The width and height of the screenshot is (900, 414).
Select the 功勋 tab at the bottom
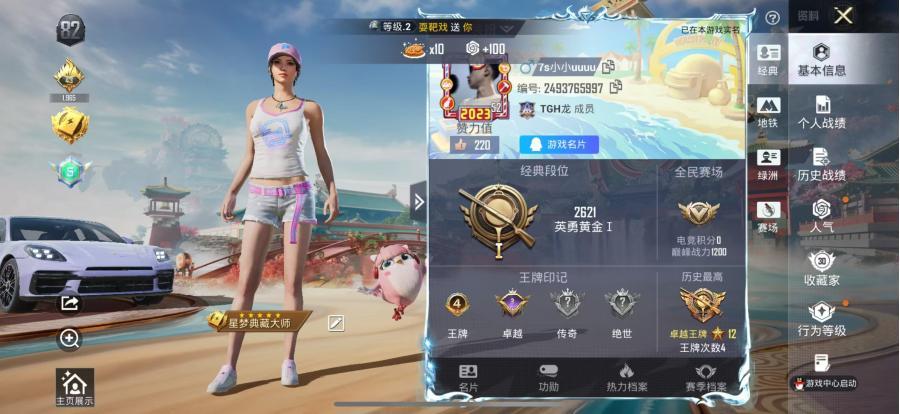548,377
